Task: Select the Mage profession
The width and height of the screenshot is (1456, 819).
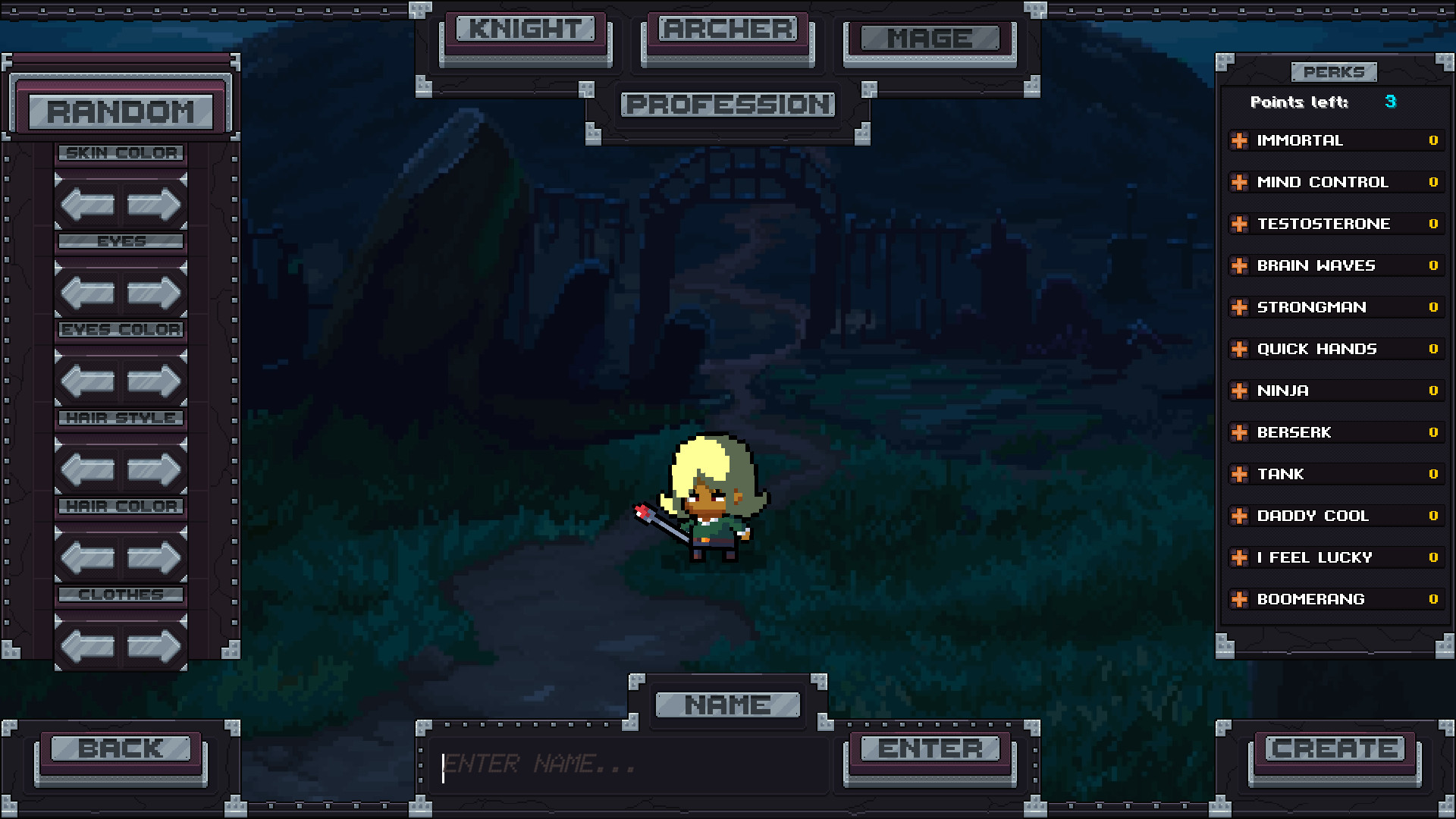Action: [928, 36]
